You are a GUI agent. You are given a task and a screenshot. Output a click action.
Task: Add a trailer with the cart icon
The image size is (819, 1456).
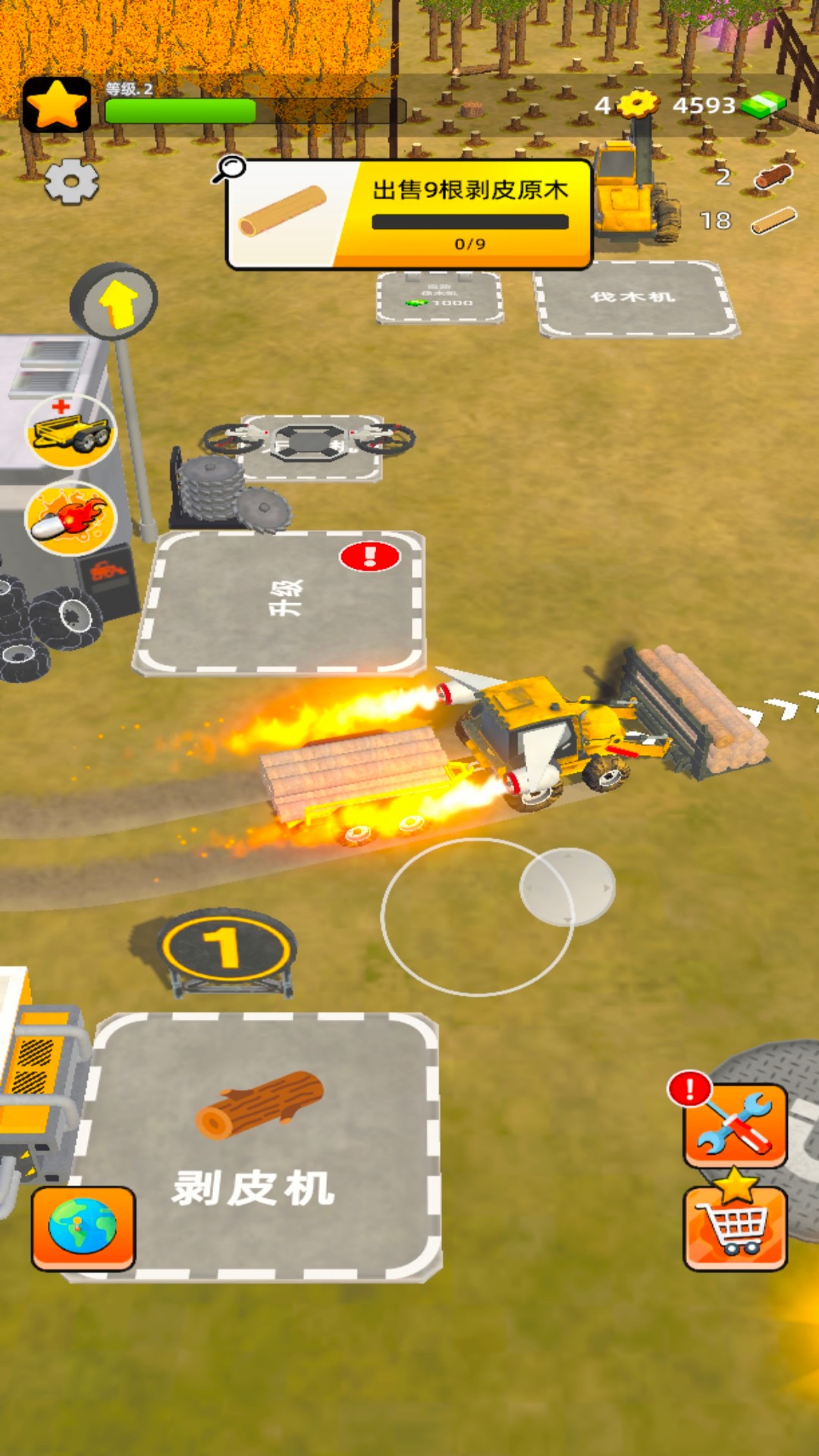click(x=71, y=431)
